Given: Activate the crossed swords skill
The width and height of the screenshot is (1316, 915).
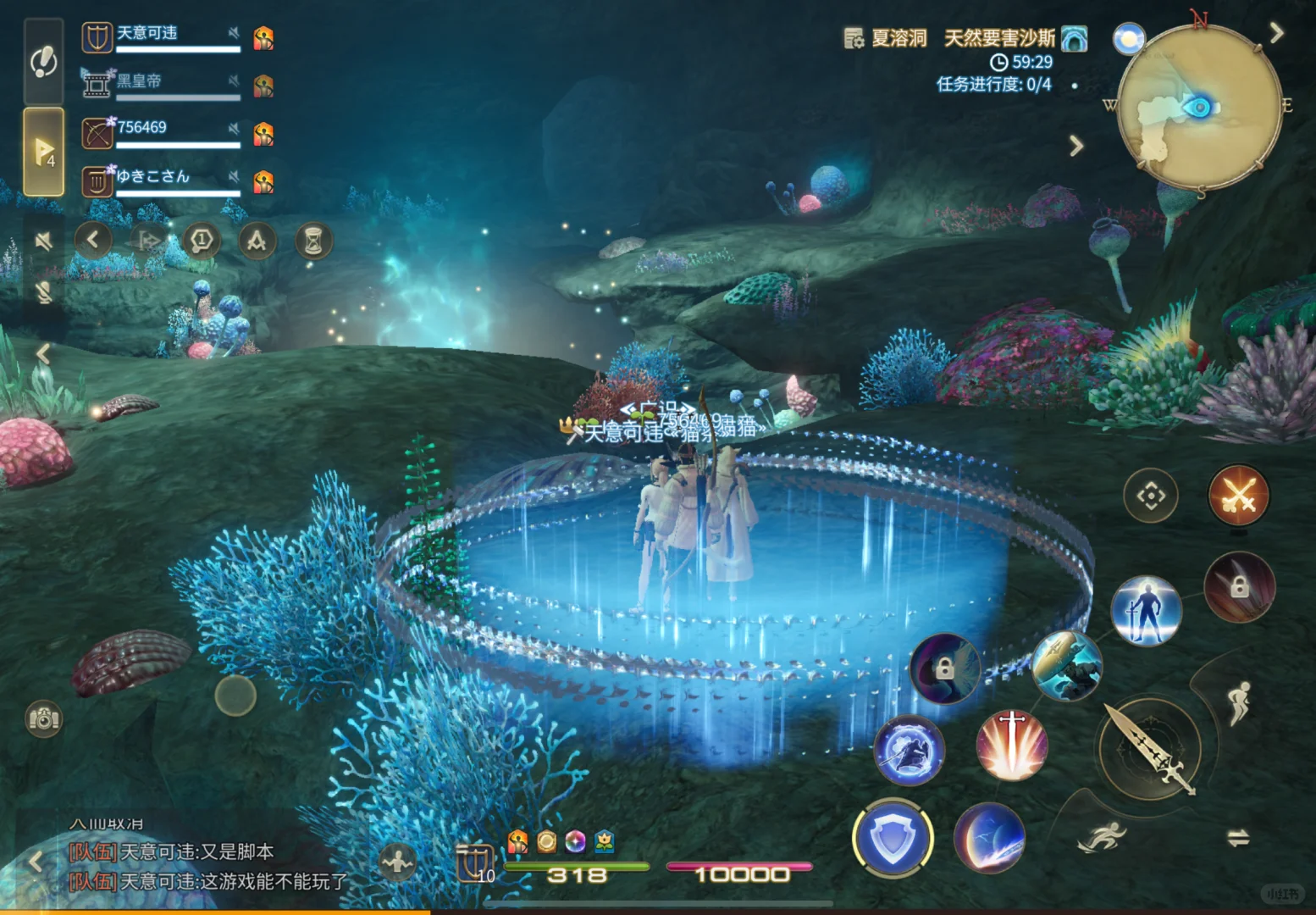Looking at the screenshot, I should (x=1238, y=496).
